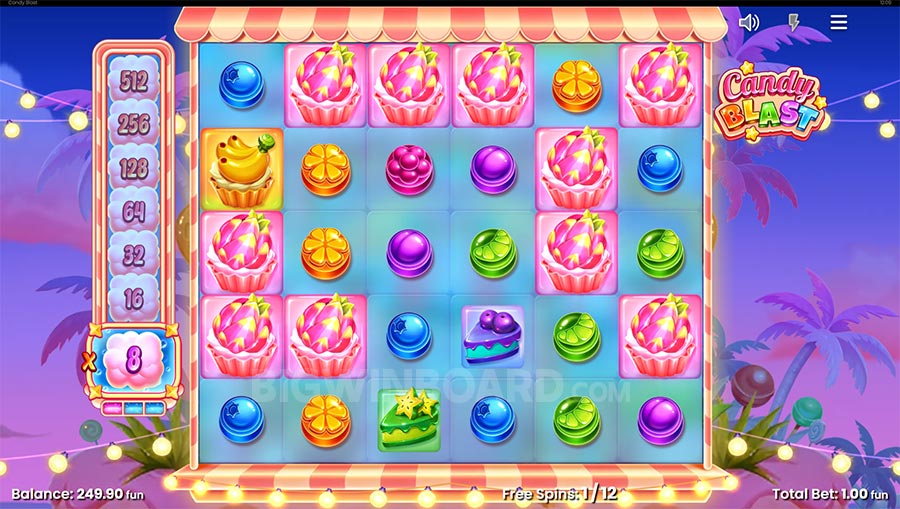Open the hamburger menu
The image size is (900, 509).
pyautogui.click(x=839, y=22)
